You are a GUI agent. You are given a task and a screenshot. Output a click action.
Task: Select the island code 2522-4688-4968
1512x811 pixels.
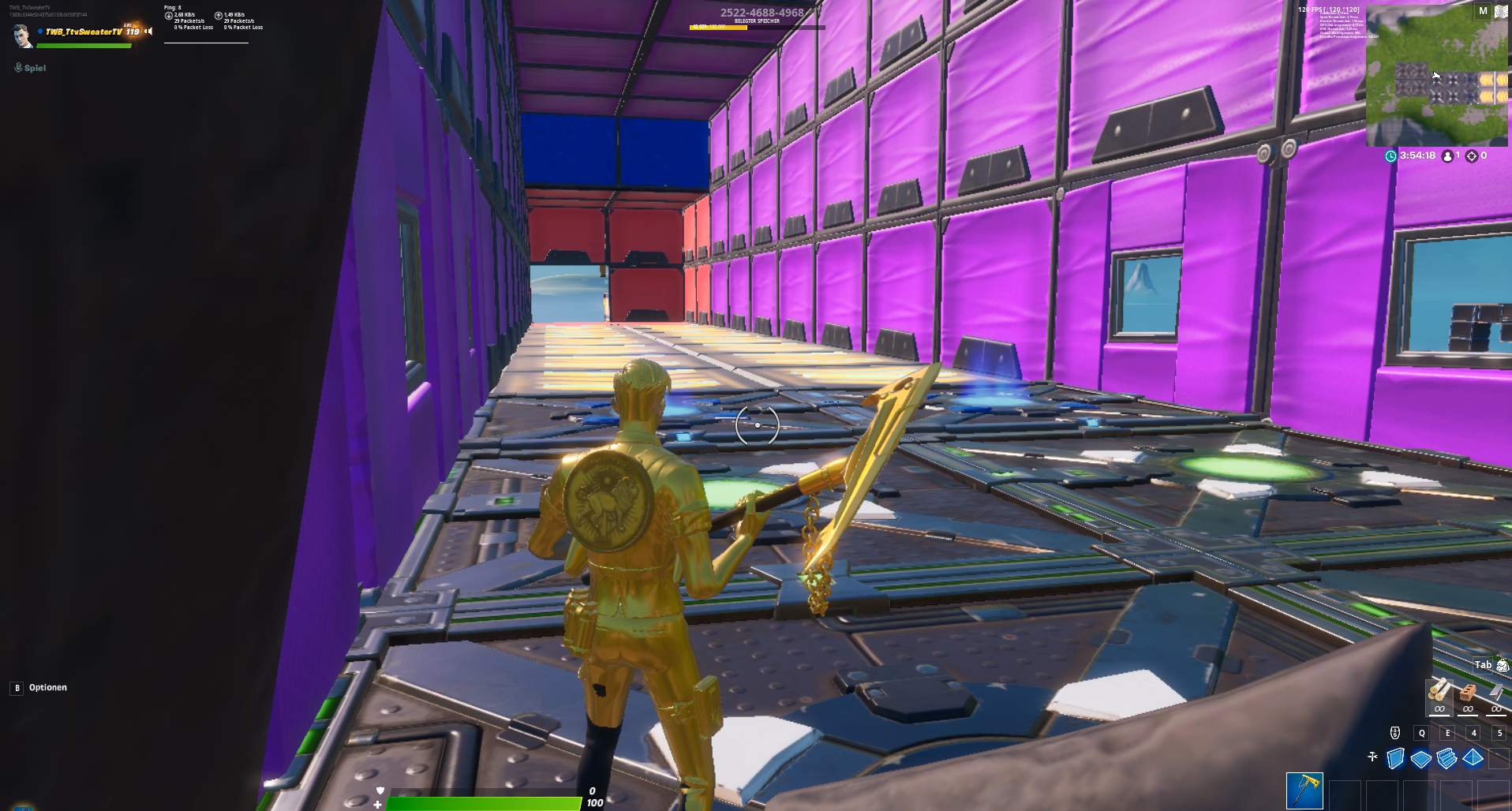760,13
